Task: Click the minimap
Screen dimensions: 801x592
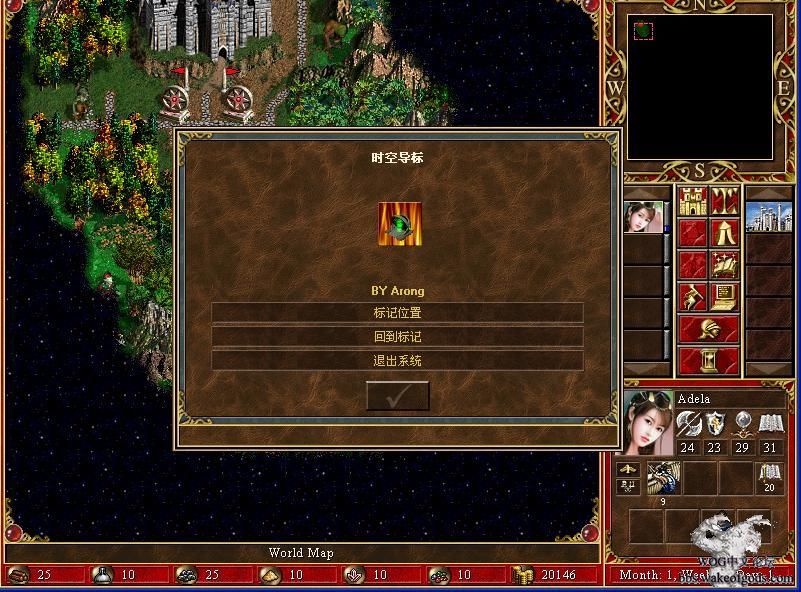Action: [x=700, y=87]
